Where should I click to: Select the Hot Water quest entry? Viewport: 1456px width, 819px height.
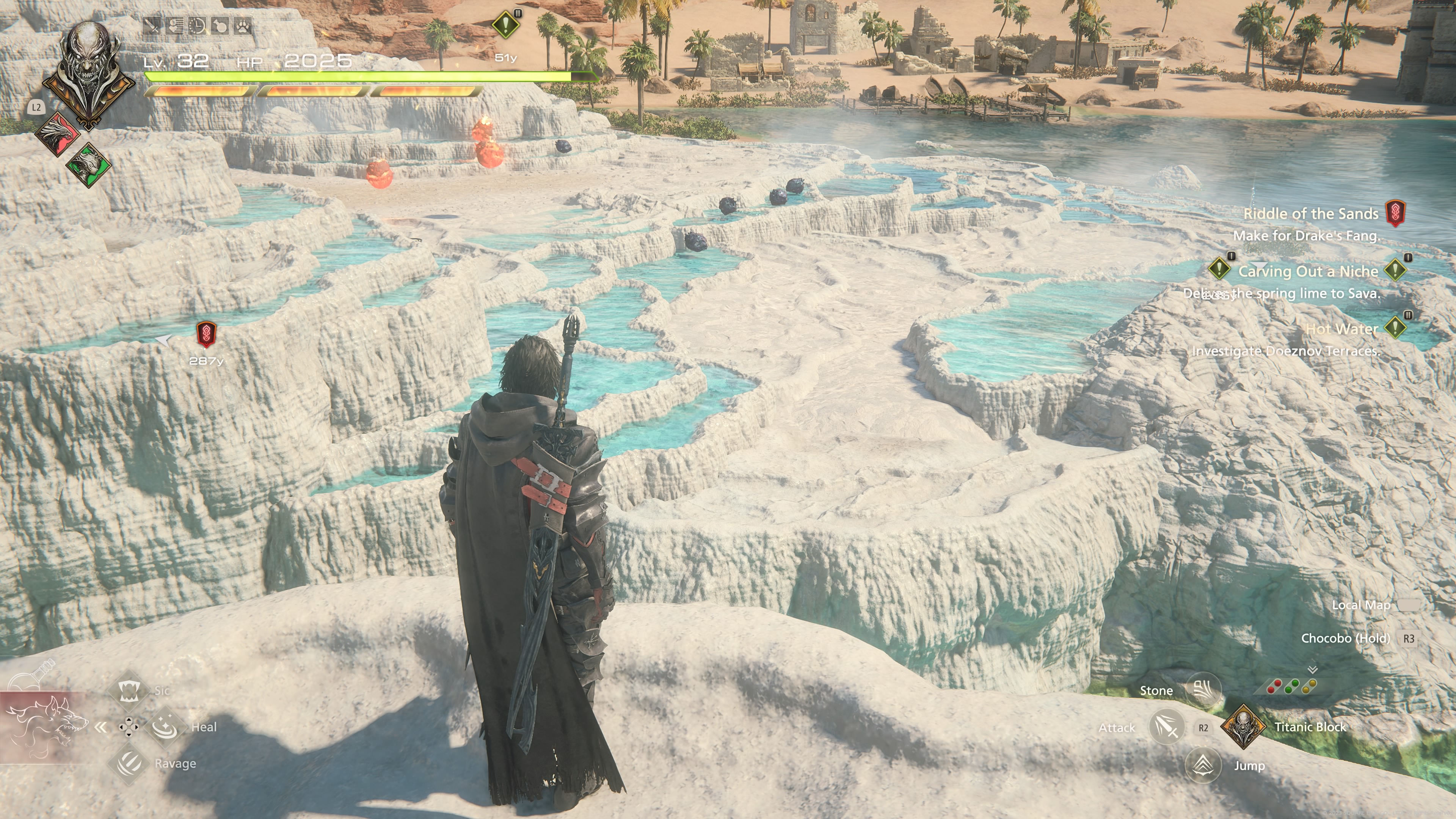click(1341, 329)
